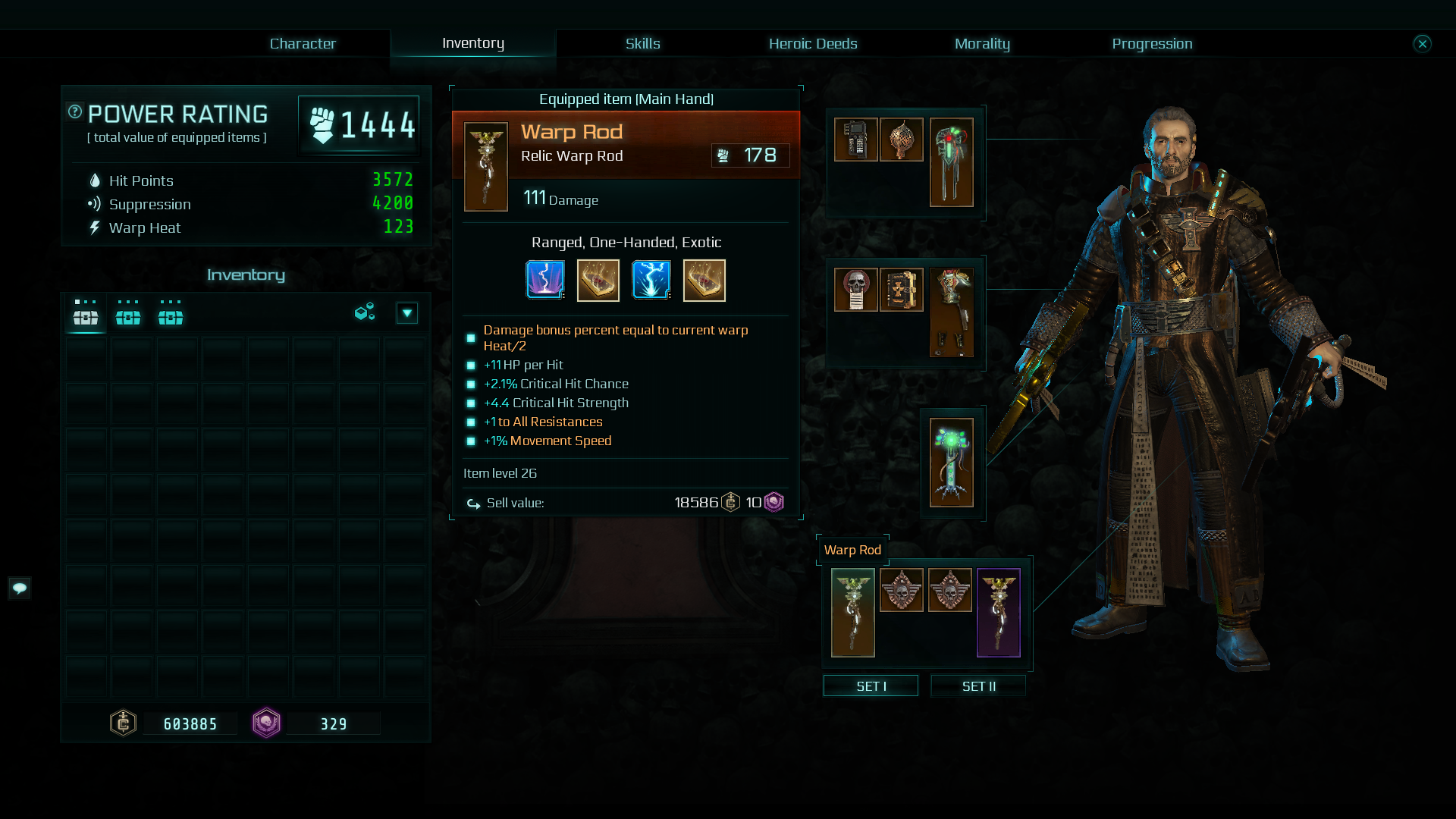The height and width of the screenshot is (819, 1456).
Task: Select the purple-bordered Warp Rod slot
Action: tap(998, 612)
